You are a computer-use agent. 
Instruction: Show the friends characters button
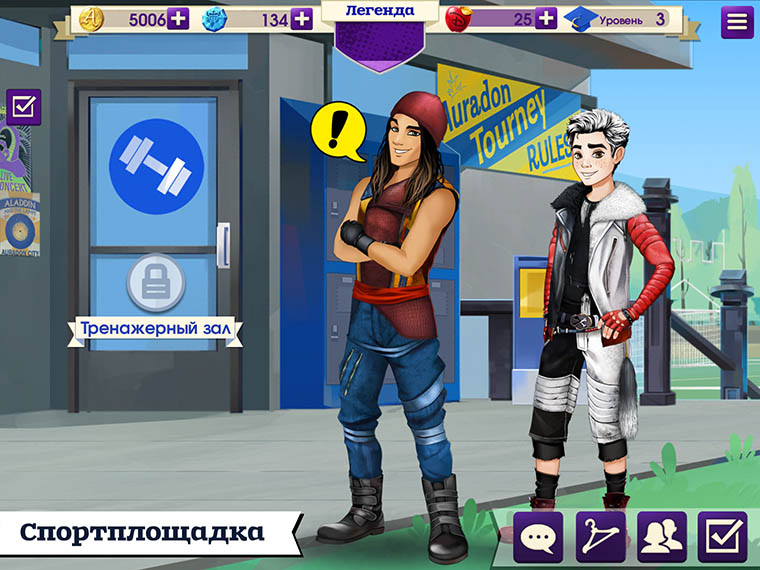click(662, 537)
